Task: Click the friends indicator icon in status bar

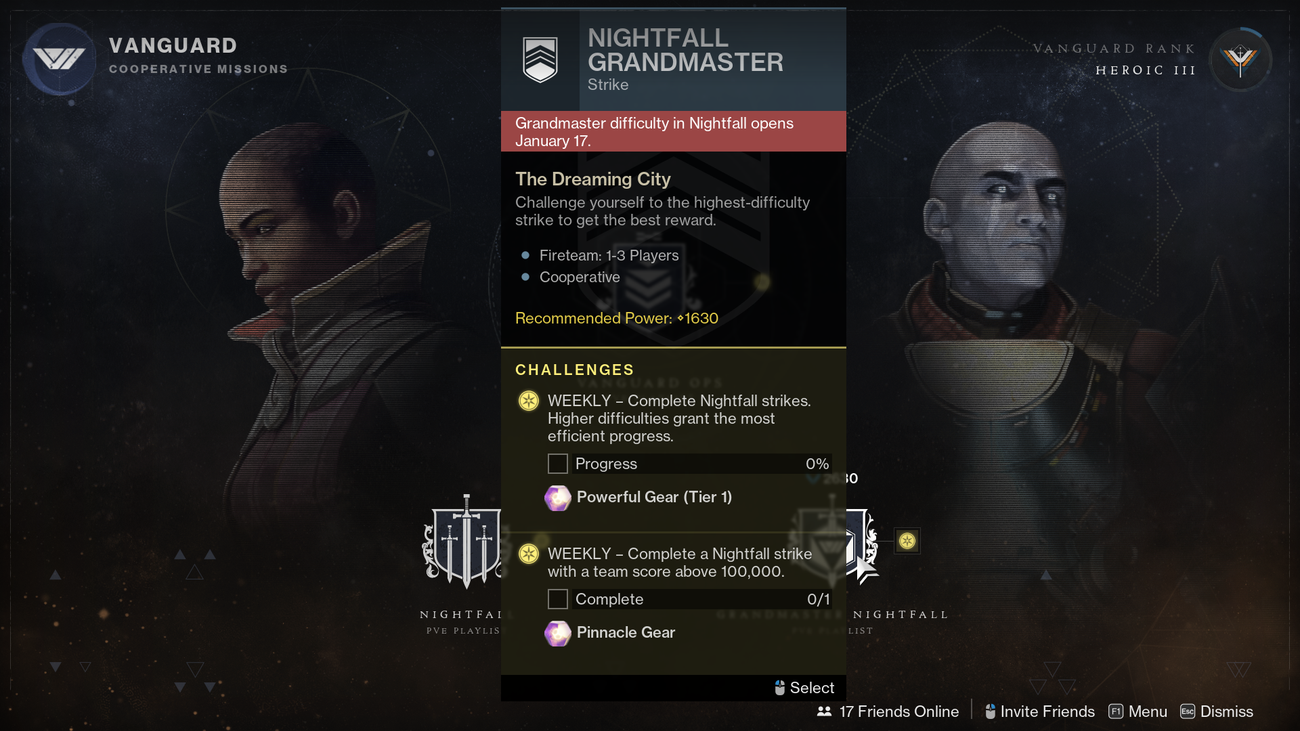Action: click(823, 711)
